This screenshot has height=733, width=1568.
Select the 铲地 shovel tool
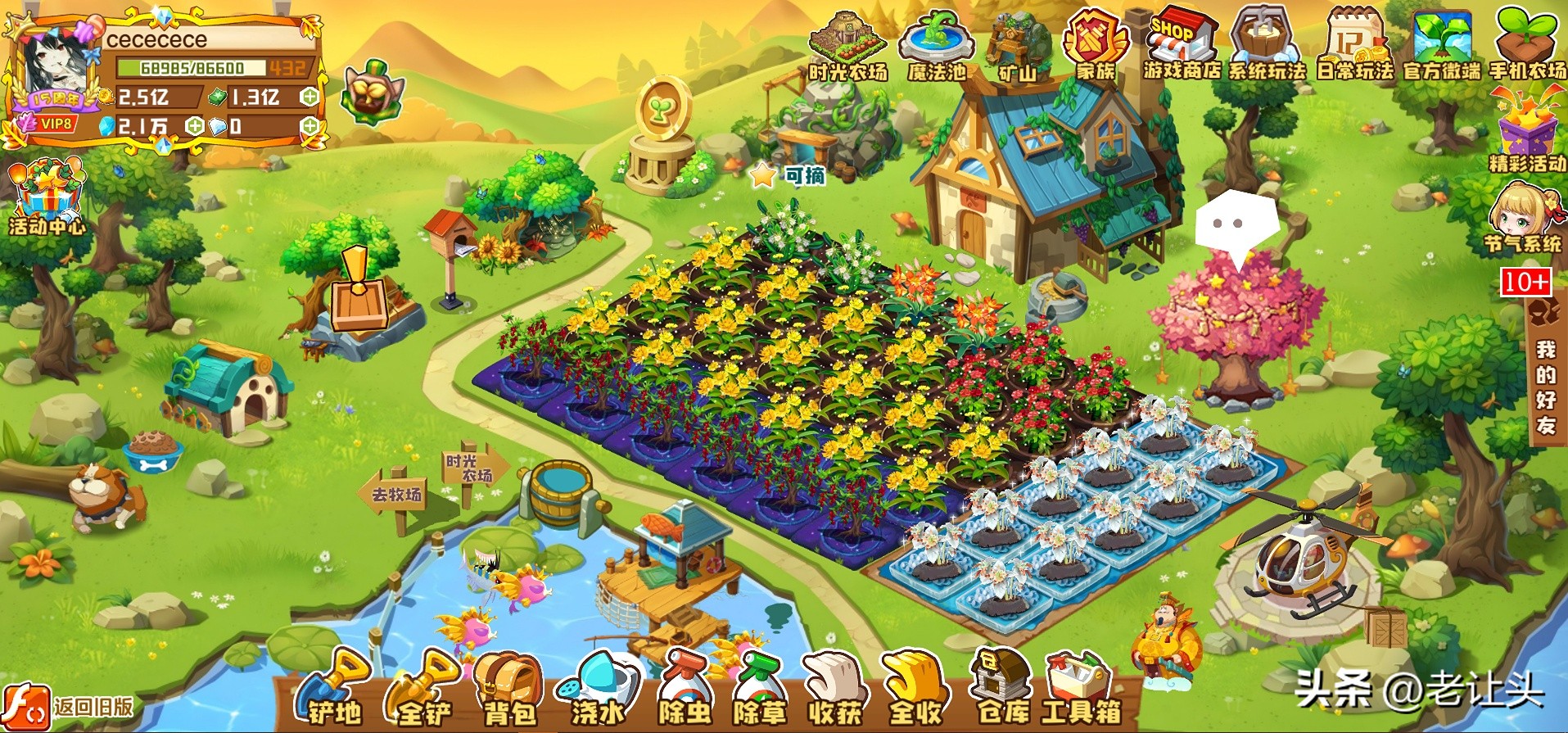pyautogui.click(x=334, y=690)
